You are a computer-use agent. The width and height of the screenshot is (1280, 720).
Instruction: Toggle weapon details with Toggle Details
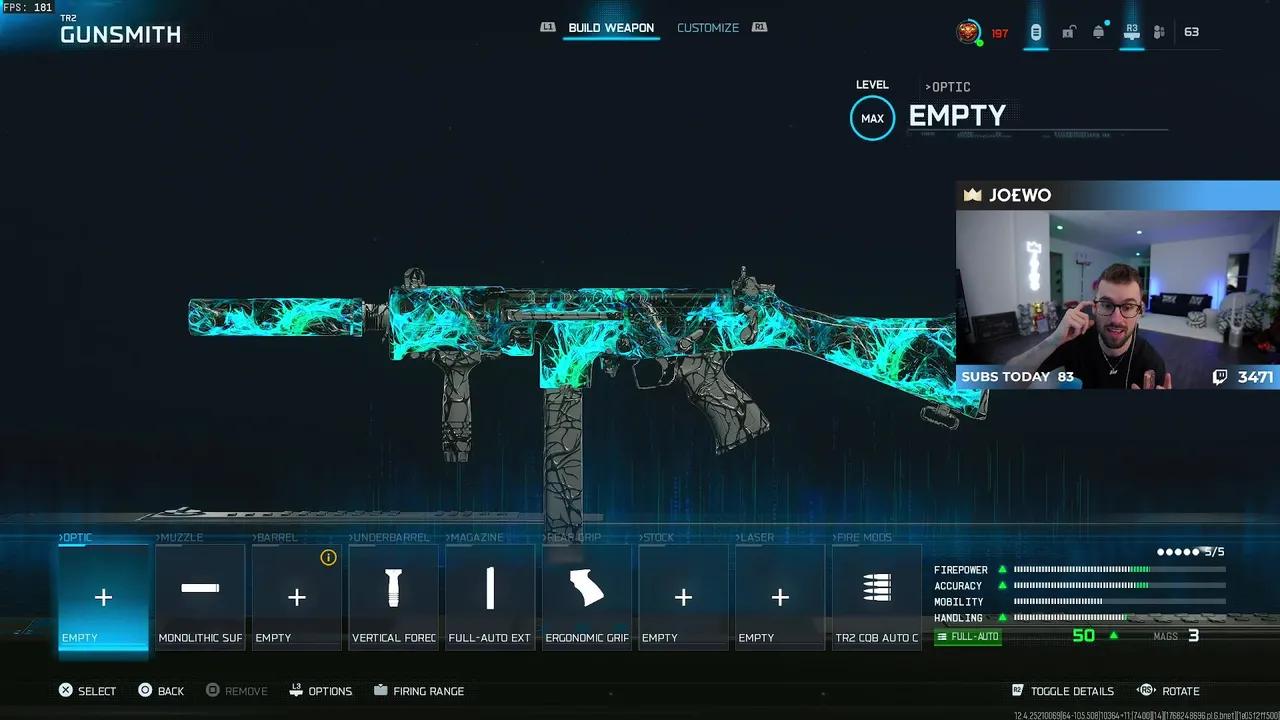(x=1063, y=690)
